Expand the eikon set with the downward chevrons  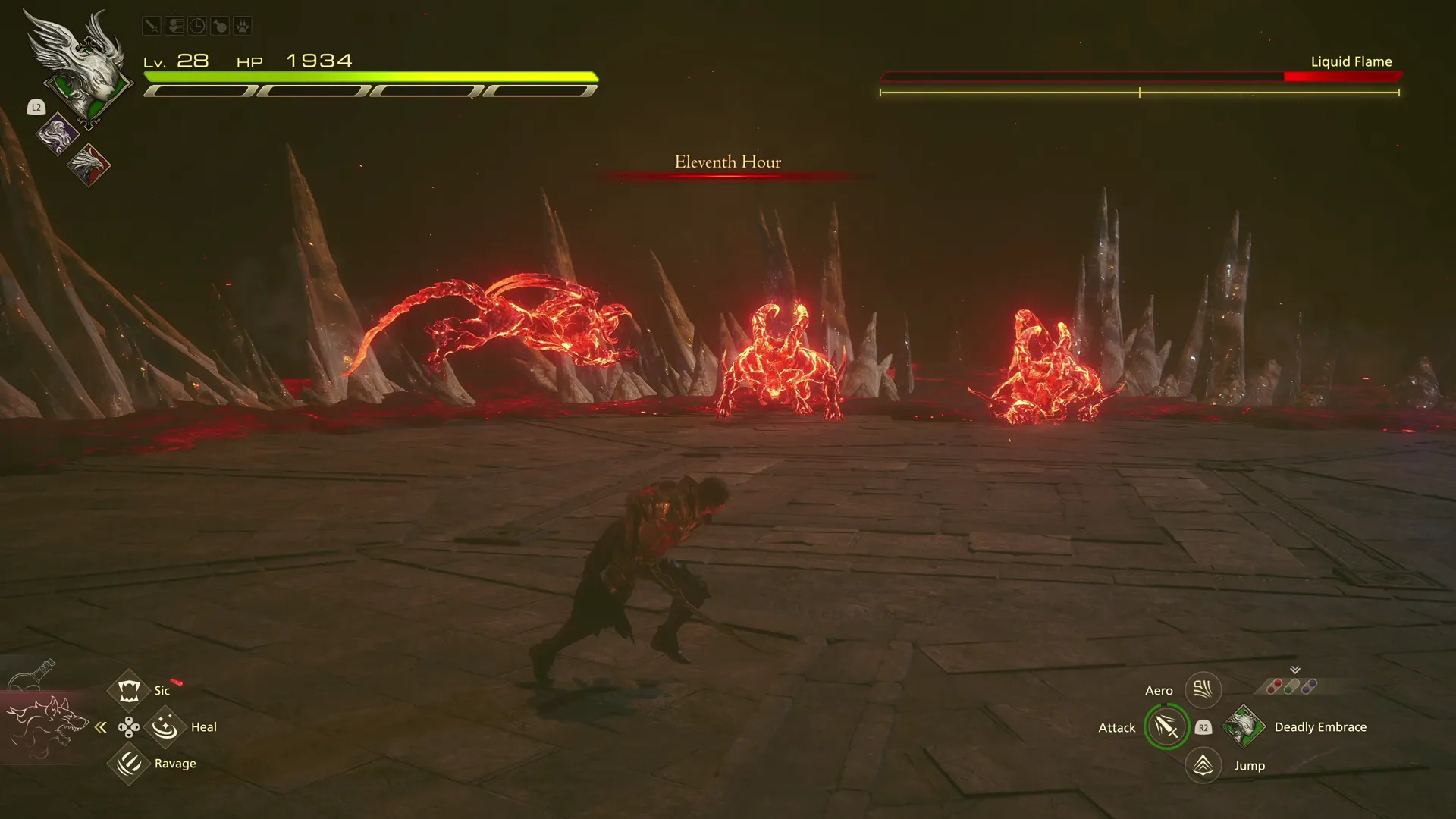[1295, 670]
